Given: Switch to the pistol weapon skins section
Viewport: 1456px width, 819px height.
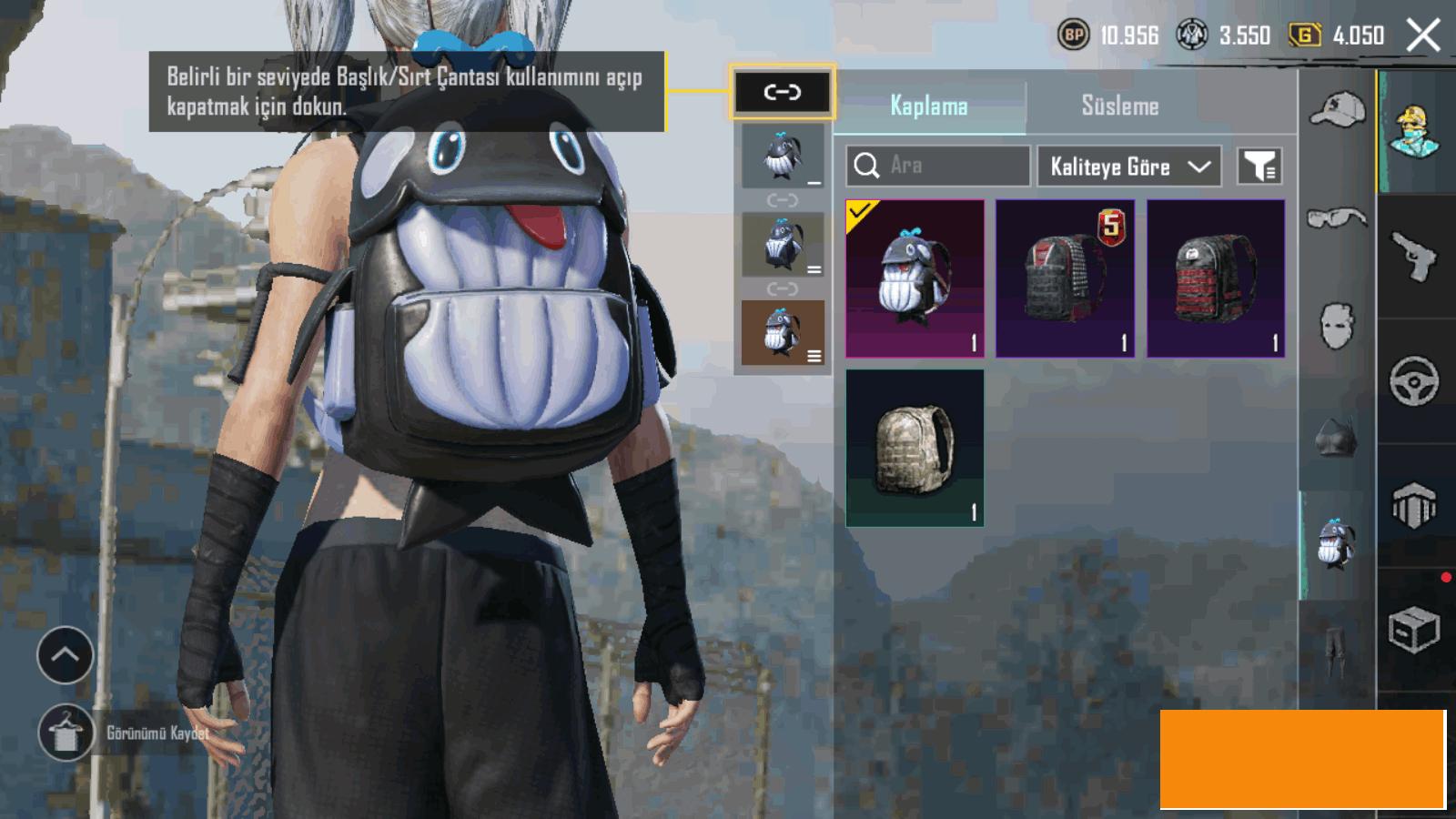Looking at the screenshot, I should coord(1415,257).
